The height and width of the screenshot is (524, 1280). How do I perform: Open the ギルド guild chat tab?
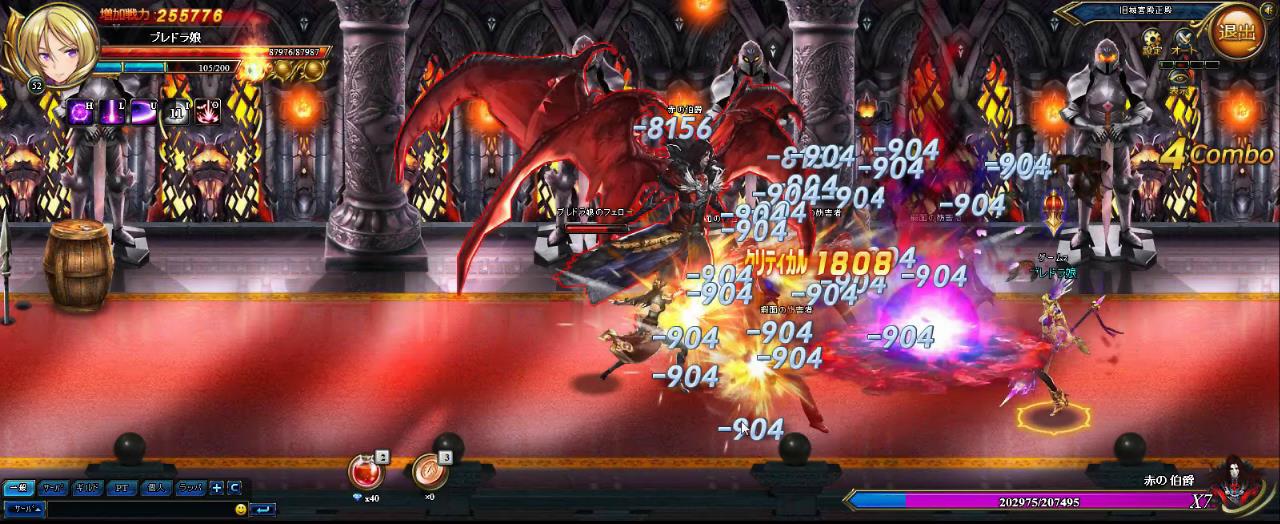(87, 488)
